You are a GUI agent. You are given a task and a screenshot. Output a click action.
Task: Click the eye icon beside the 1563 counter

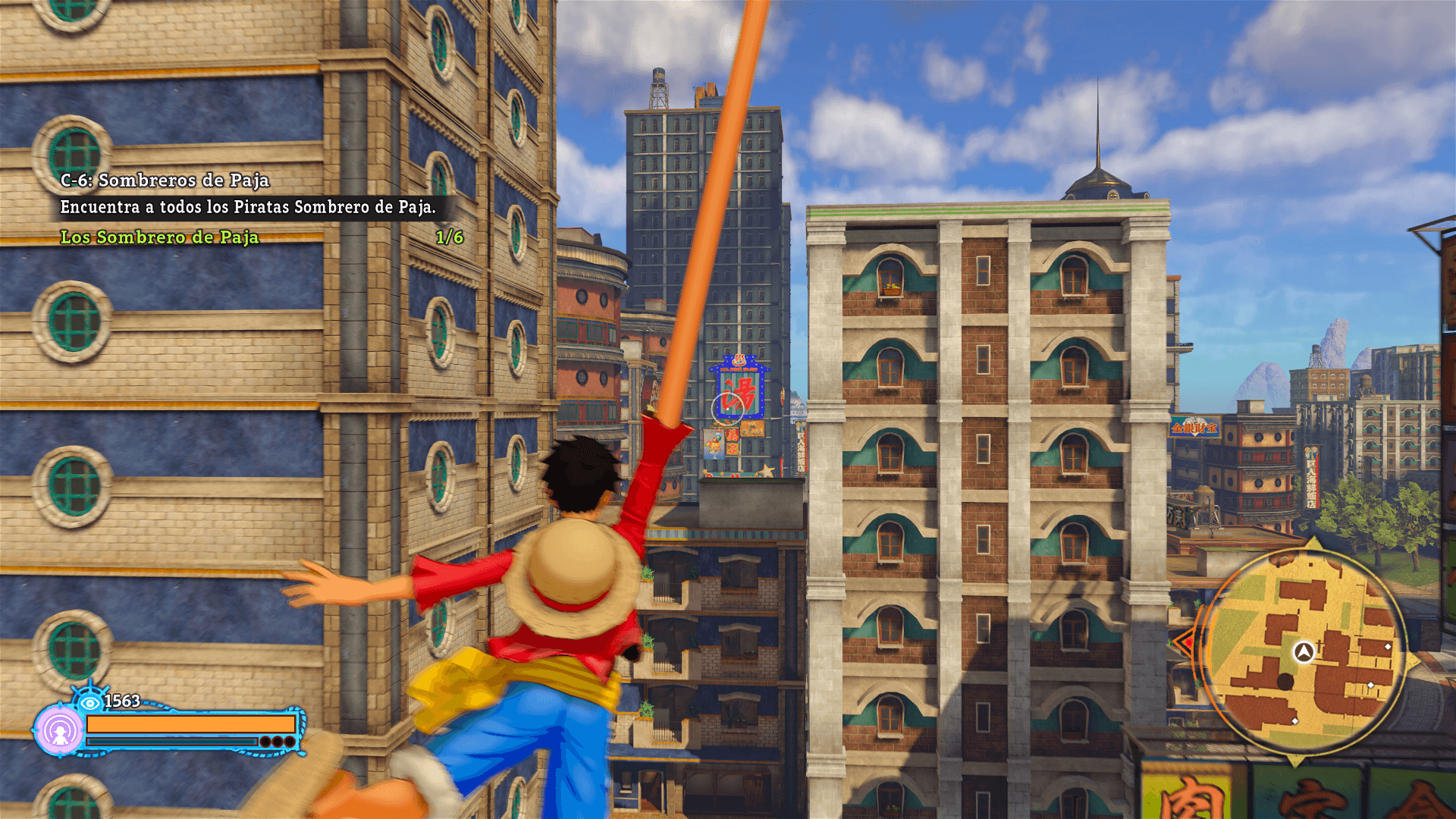coord(90,703)
